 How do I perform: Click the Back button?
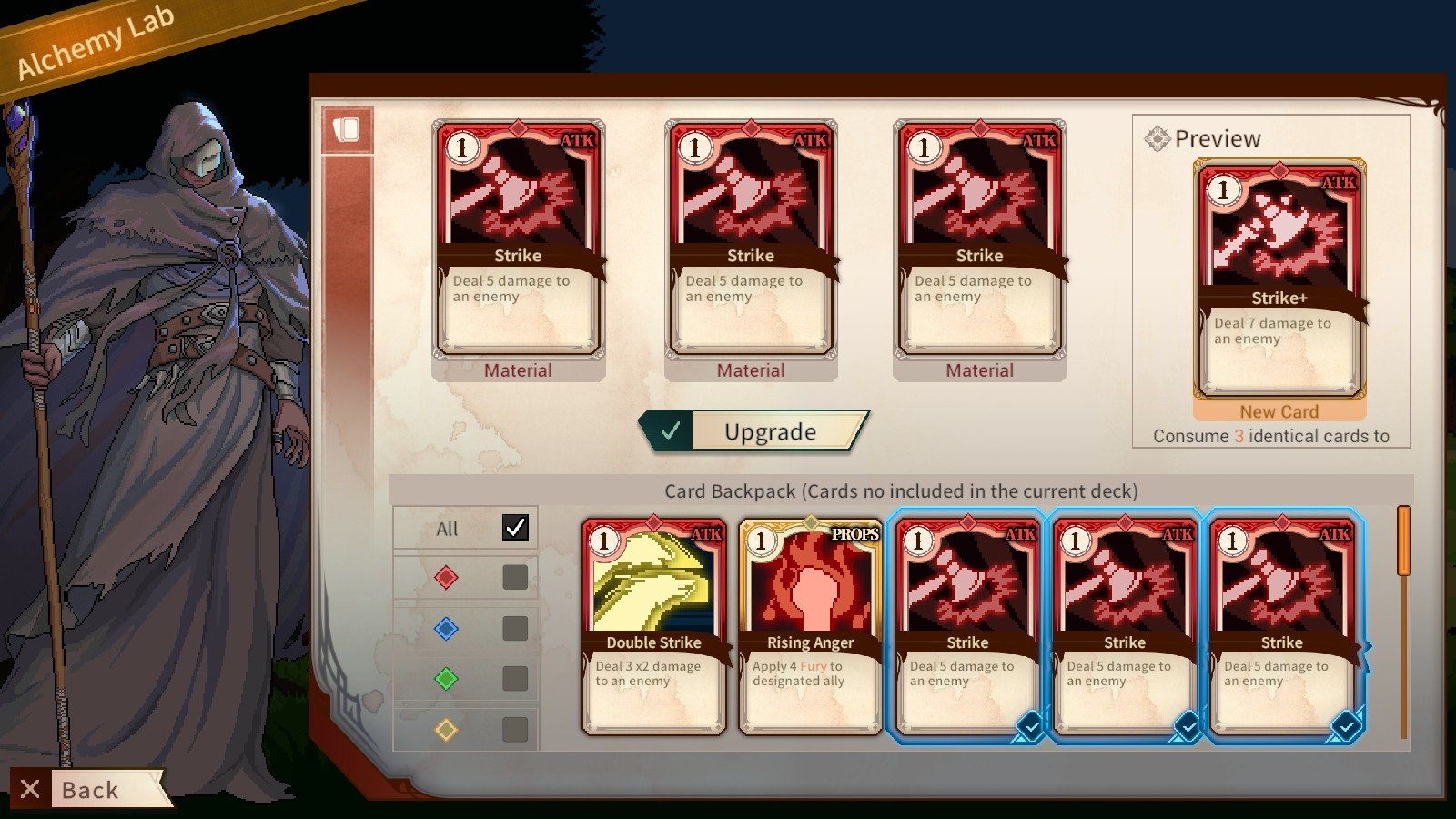click(x=91, y=788)
